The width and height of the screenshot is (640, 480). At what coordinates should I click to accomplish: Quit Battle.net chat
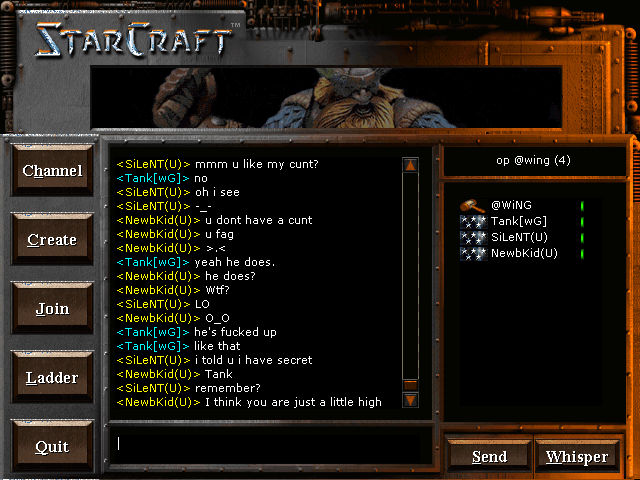click(52, 447)
